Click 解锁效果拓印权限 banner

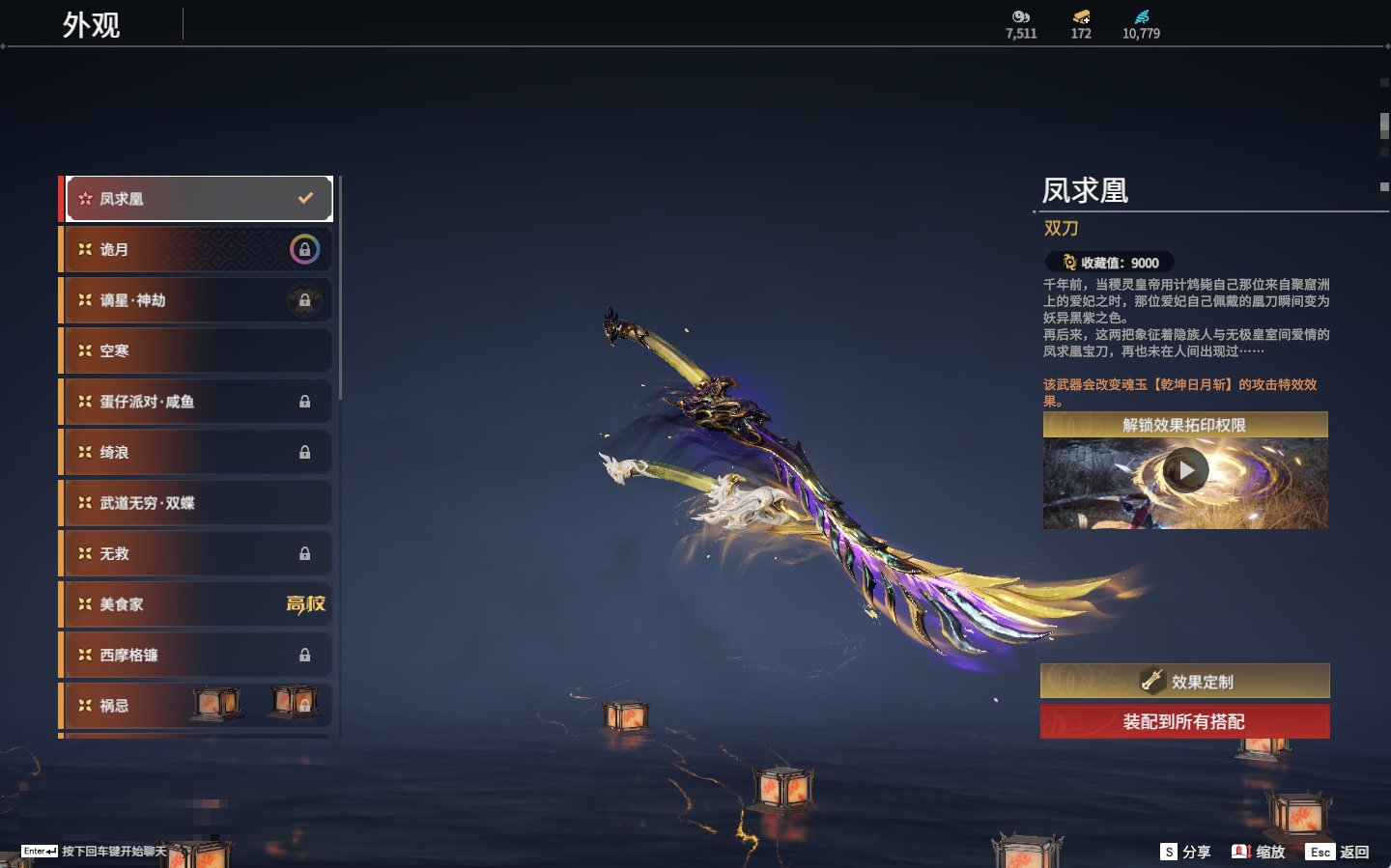tap(1184, 425)
